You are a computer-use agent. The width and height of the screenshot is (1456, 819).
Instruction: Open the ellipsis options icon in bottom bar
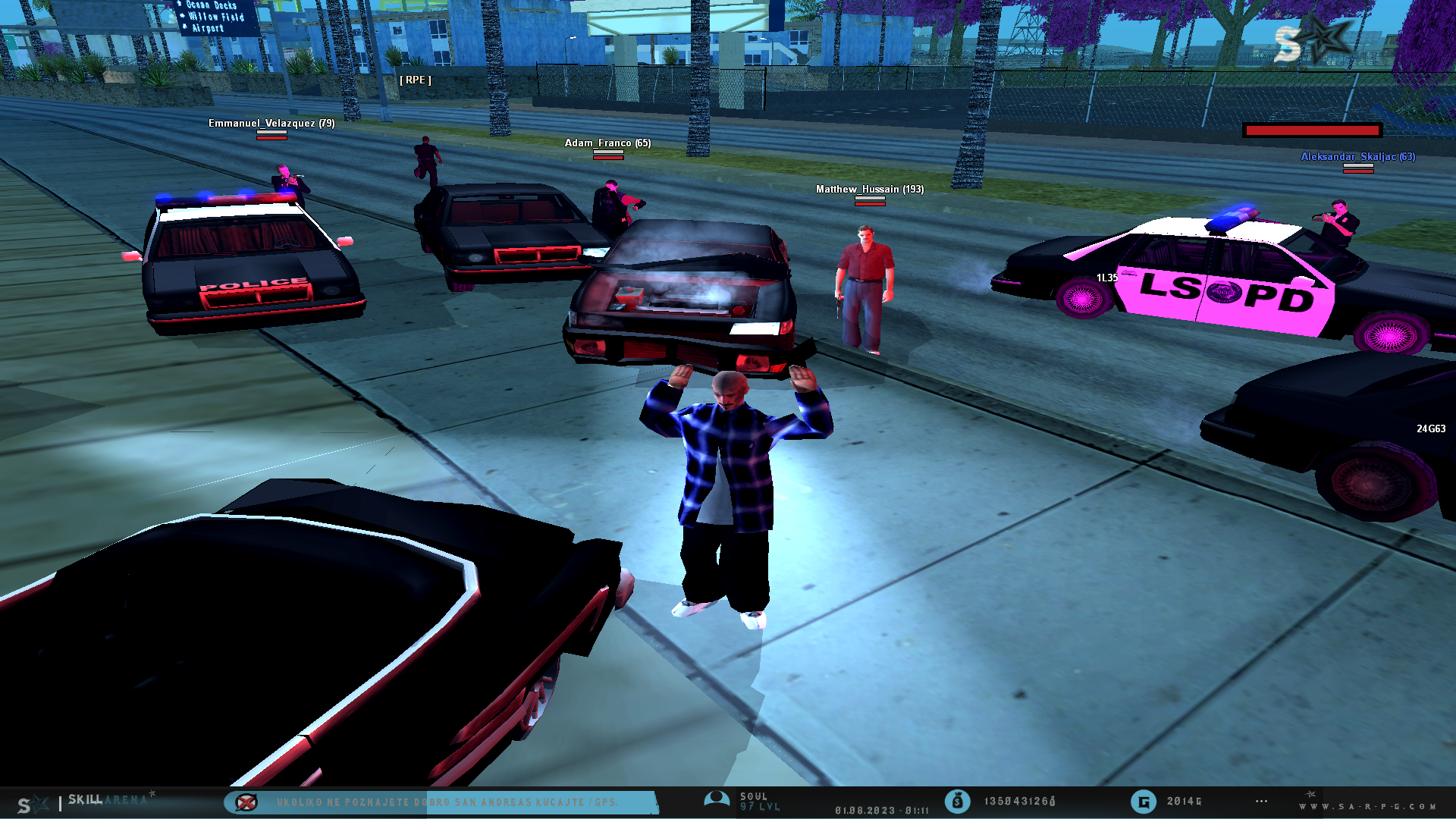pyautogui.click(x=1261, y=800)
